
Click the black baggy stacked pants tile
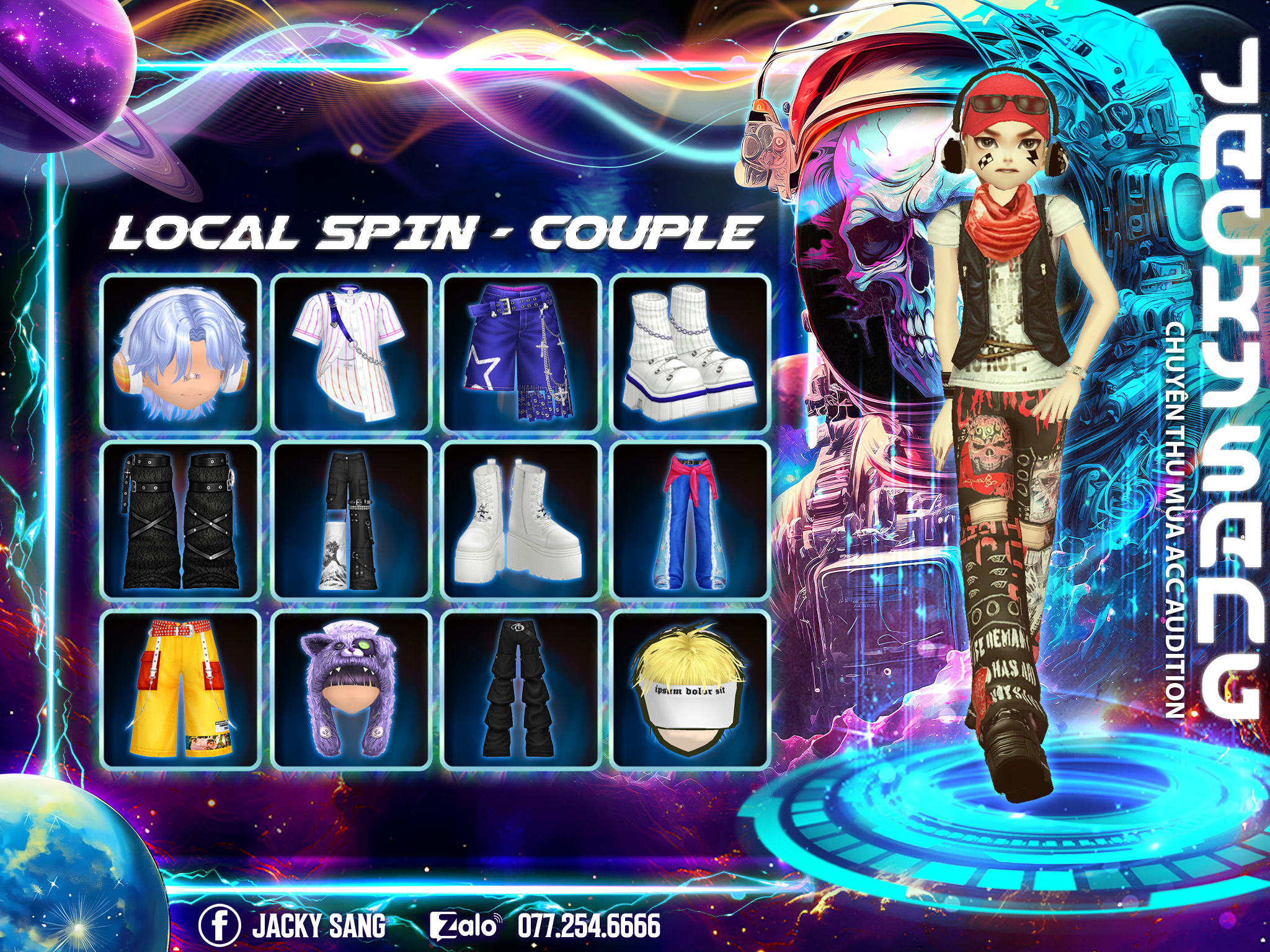pos(520,689)
